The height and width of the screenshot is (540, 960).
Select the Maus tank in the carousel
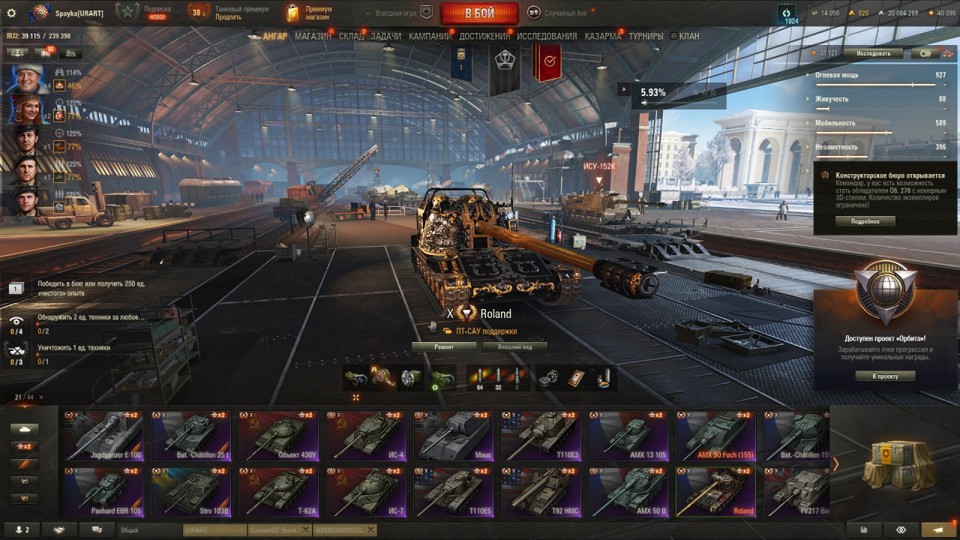[x=452, y=436]
